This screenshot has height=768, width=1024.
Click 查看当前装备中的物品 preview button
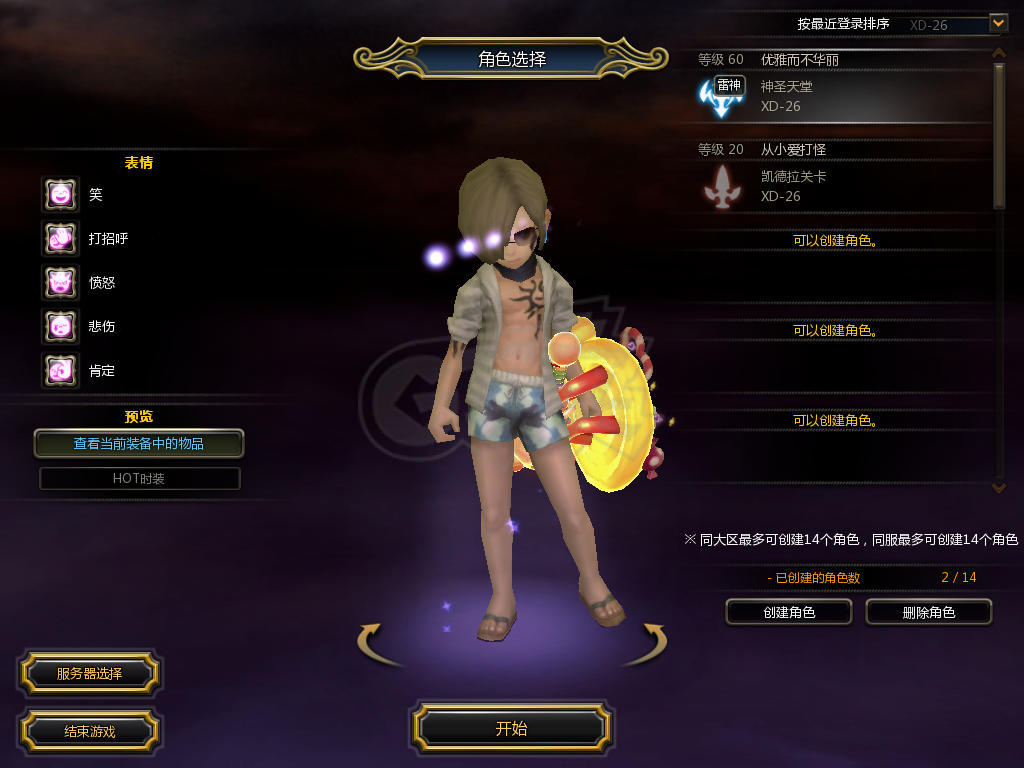coord(139,443)
